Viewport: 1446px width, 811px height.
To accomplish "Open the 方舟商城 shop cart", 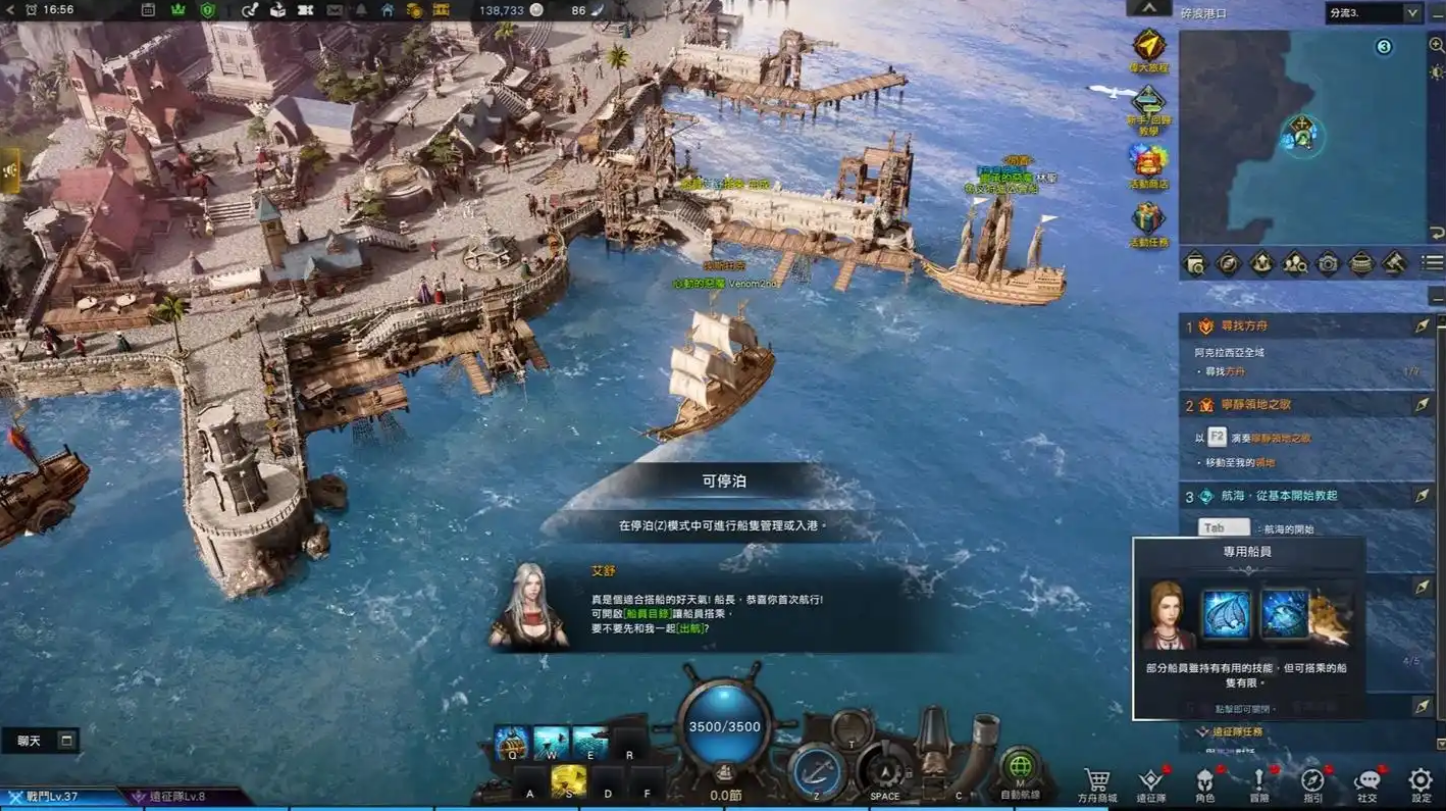I will [x=1097, y=781].
